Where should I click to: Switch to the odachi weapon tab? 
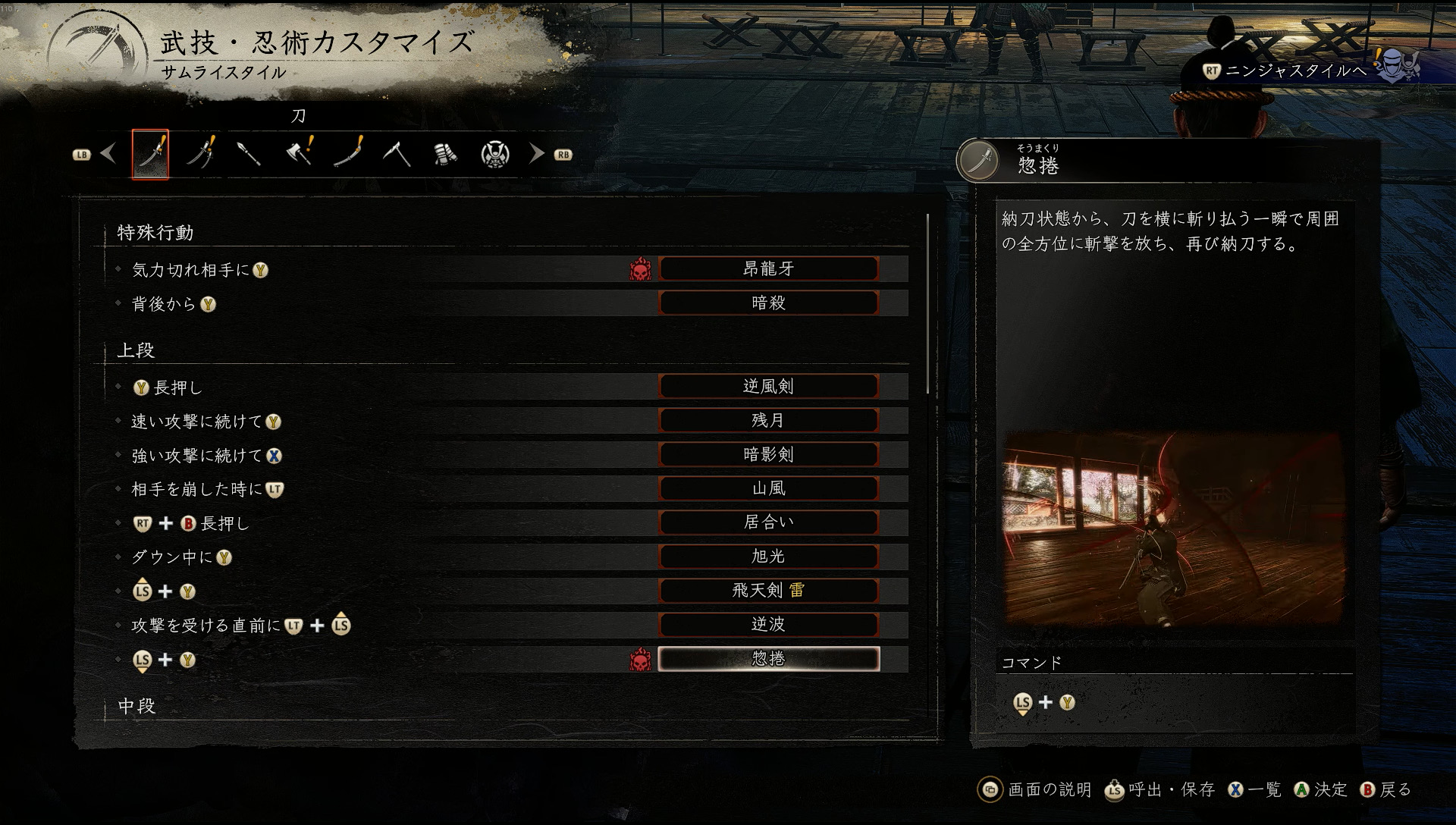coord(348,154)
